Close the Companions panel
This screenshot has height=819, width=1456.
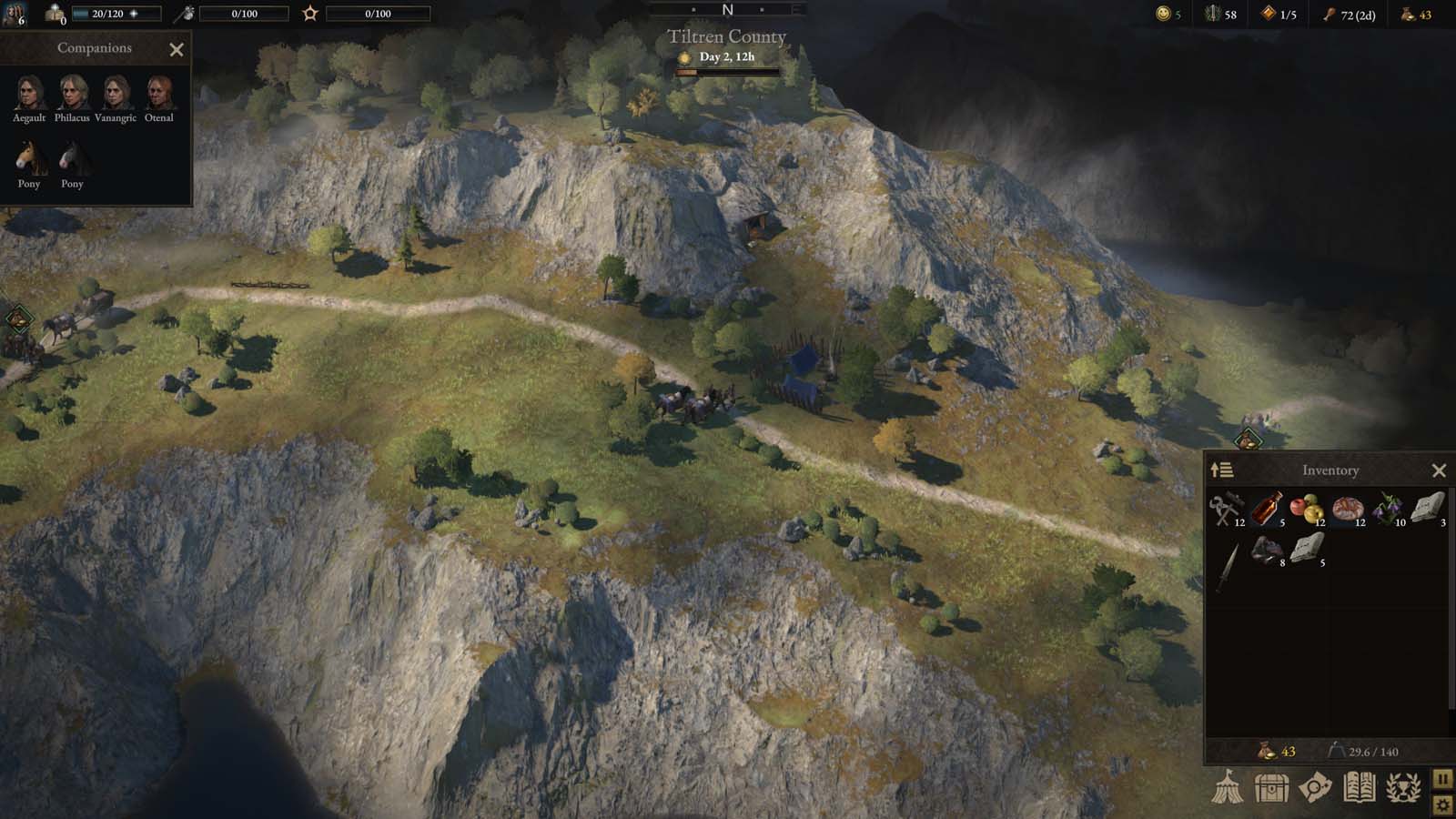[176, 49]
